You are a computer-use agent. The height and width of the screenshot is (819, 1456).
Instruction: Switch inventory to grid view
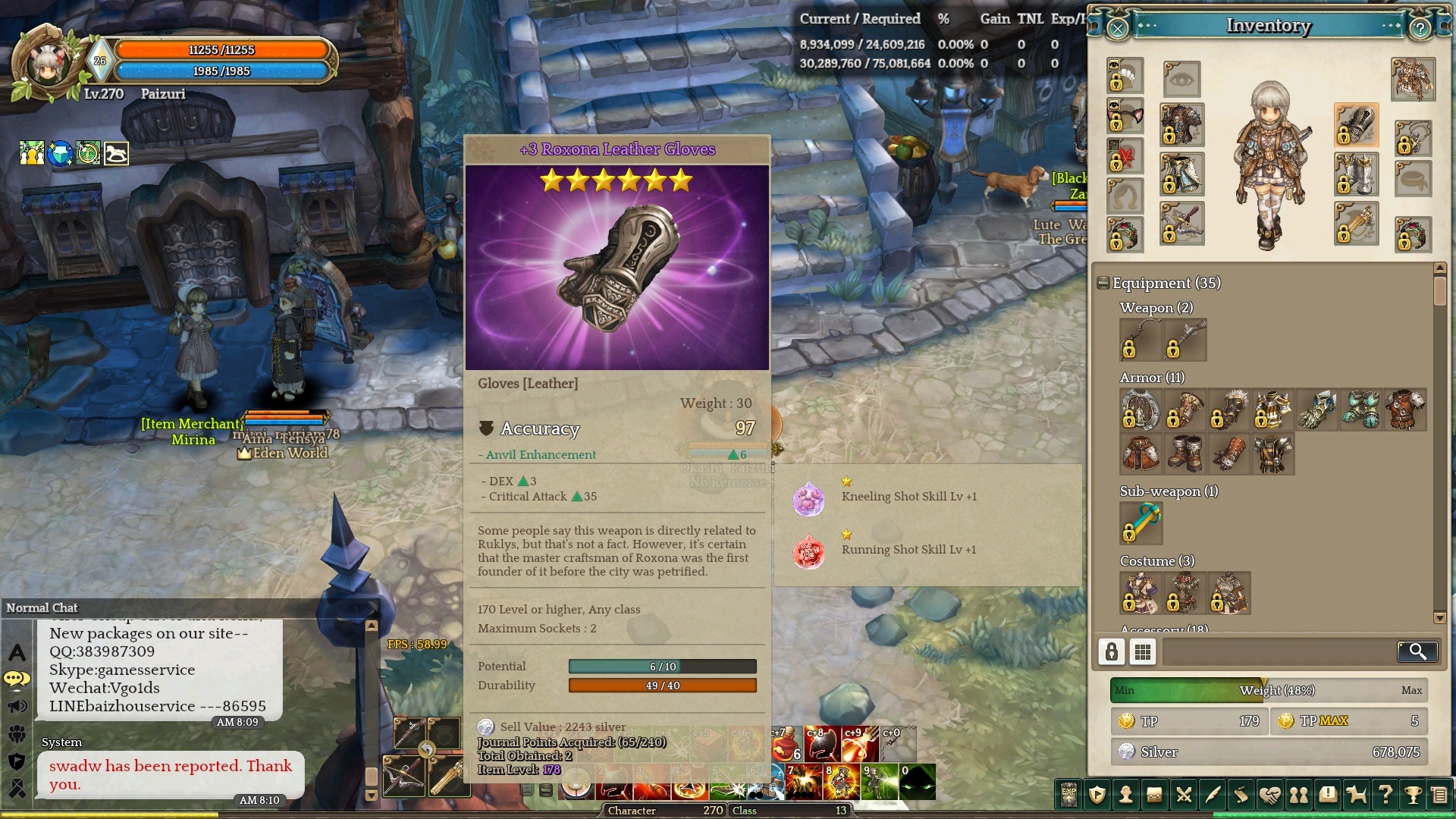(x=1143, y=651)
